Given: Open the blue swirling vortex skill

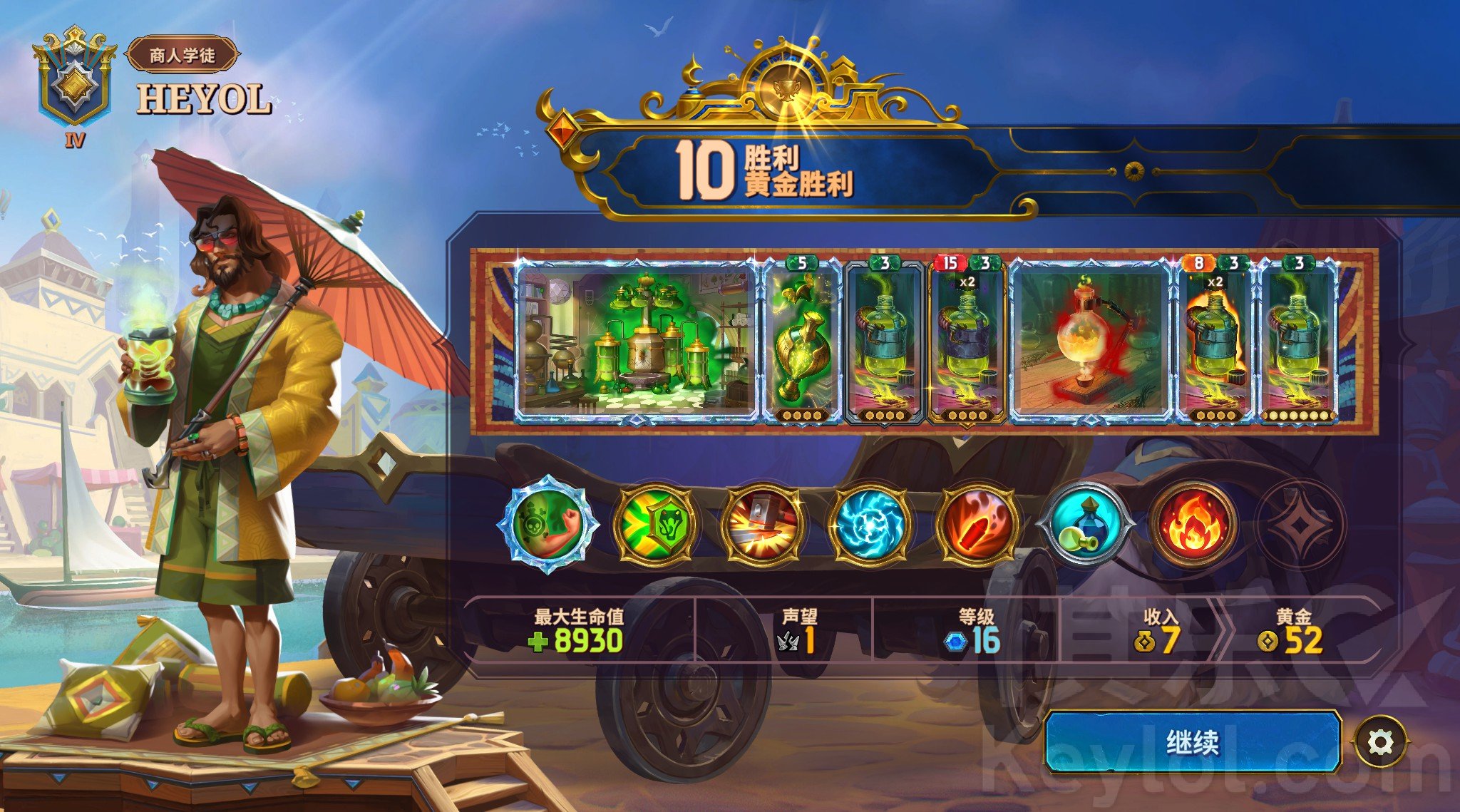Looking at the screenshot, I should pos(870,525).
